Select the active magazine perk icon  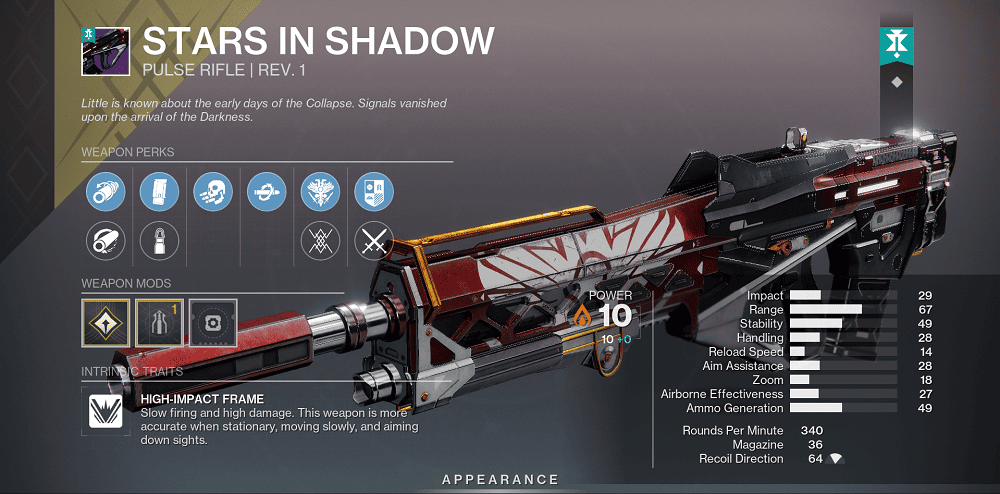tap(159, 190)
